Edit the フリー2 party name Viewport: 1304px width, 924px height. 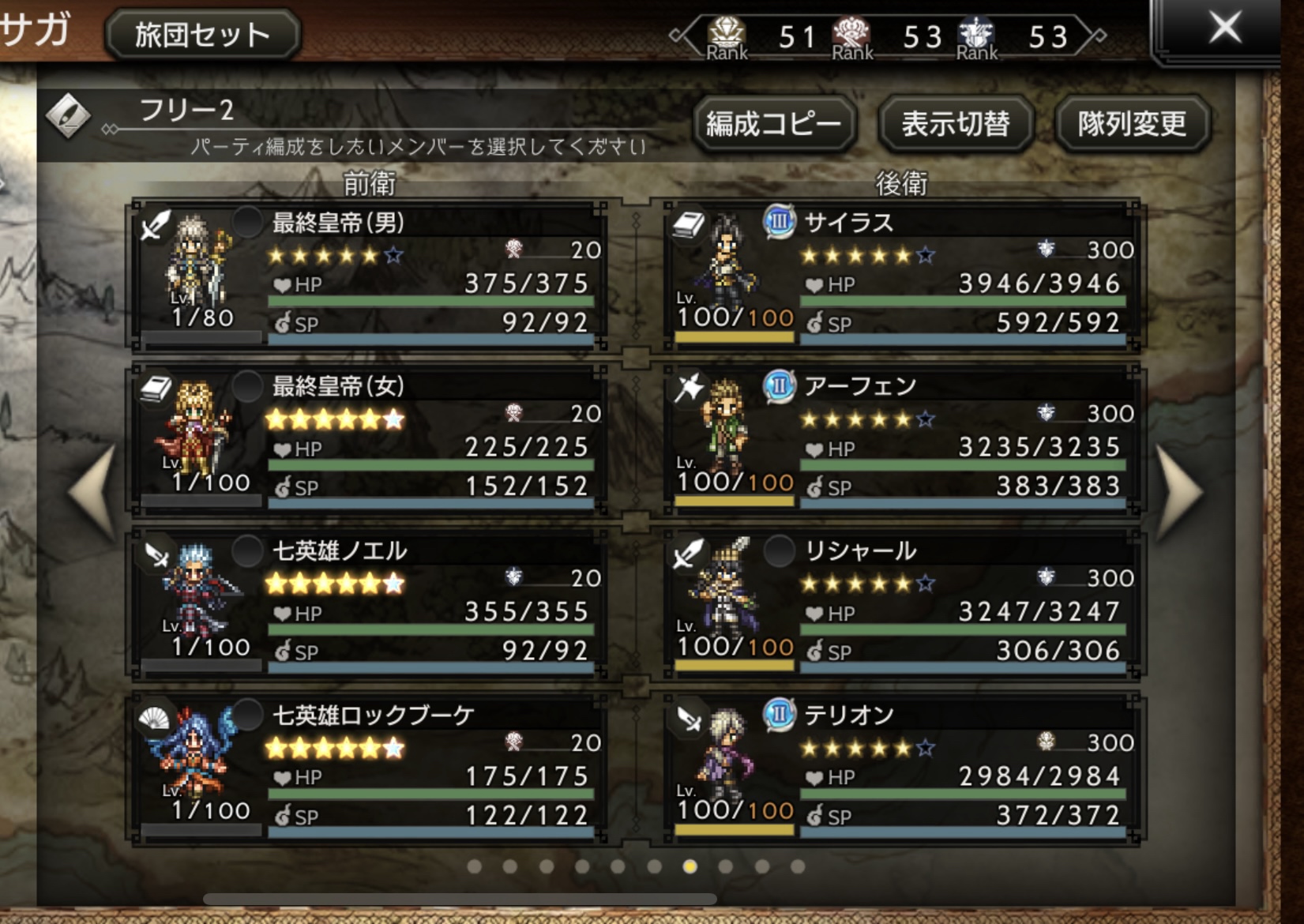68,115
